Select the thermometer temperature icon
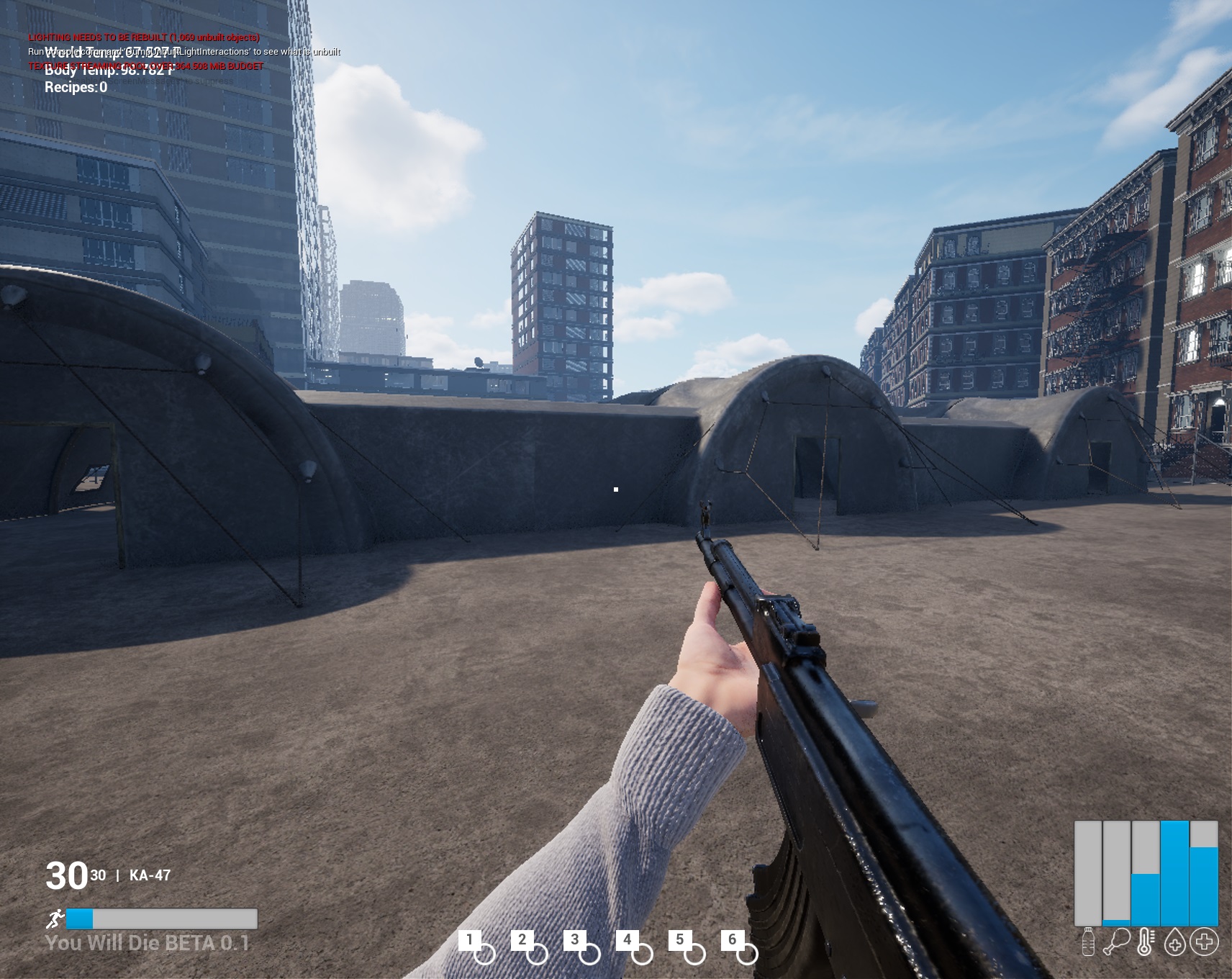1232x979 pixels. [1145, 942]
